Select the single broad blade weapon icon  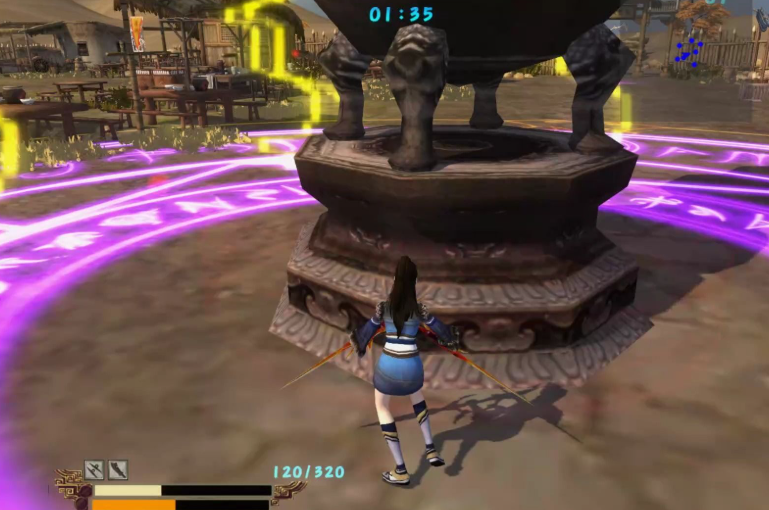[x=118, y=469]
